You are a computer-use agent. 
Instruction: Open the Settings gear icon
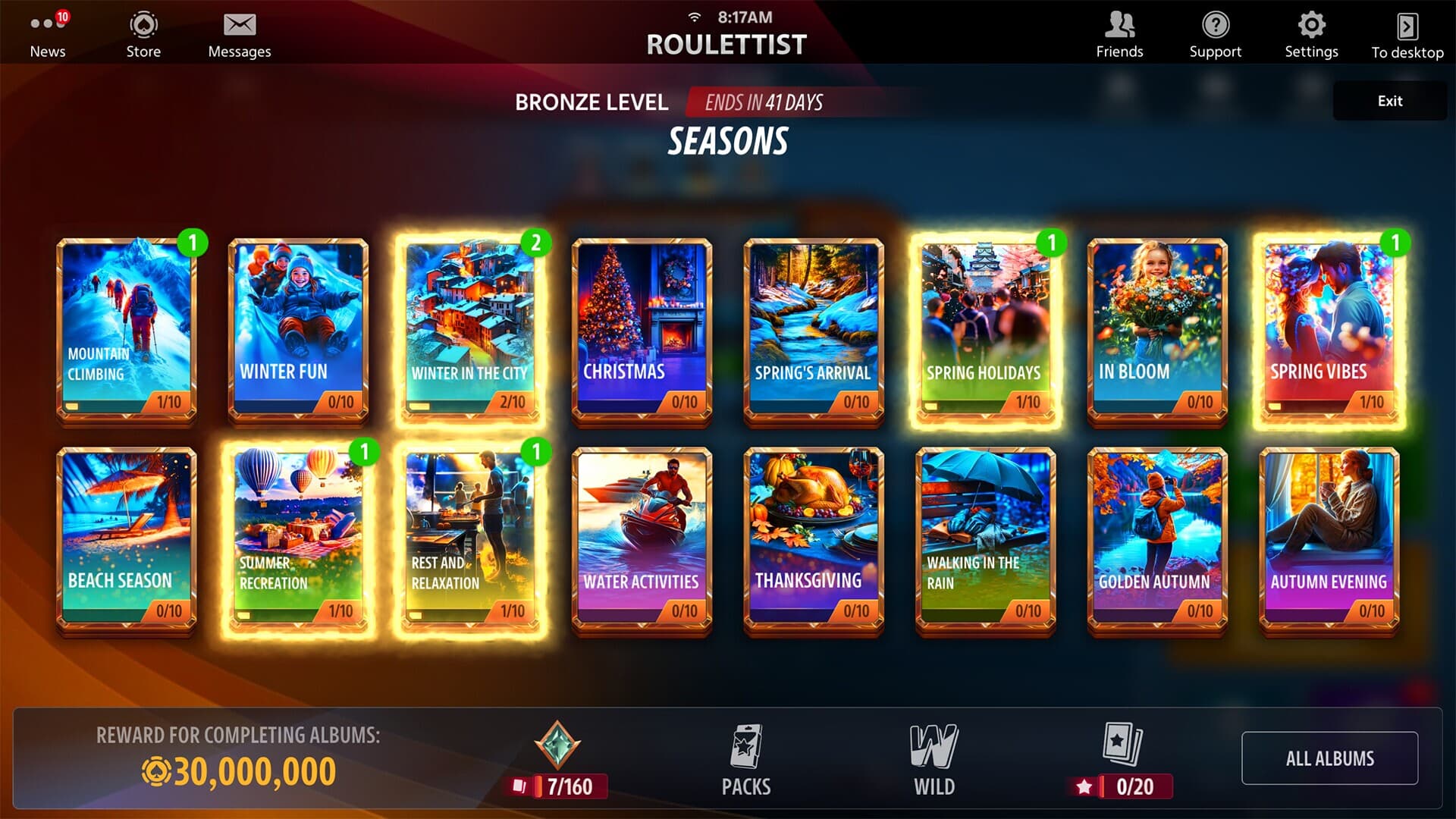click(x=1311, y=24)
